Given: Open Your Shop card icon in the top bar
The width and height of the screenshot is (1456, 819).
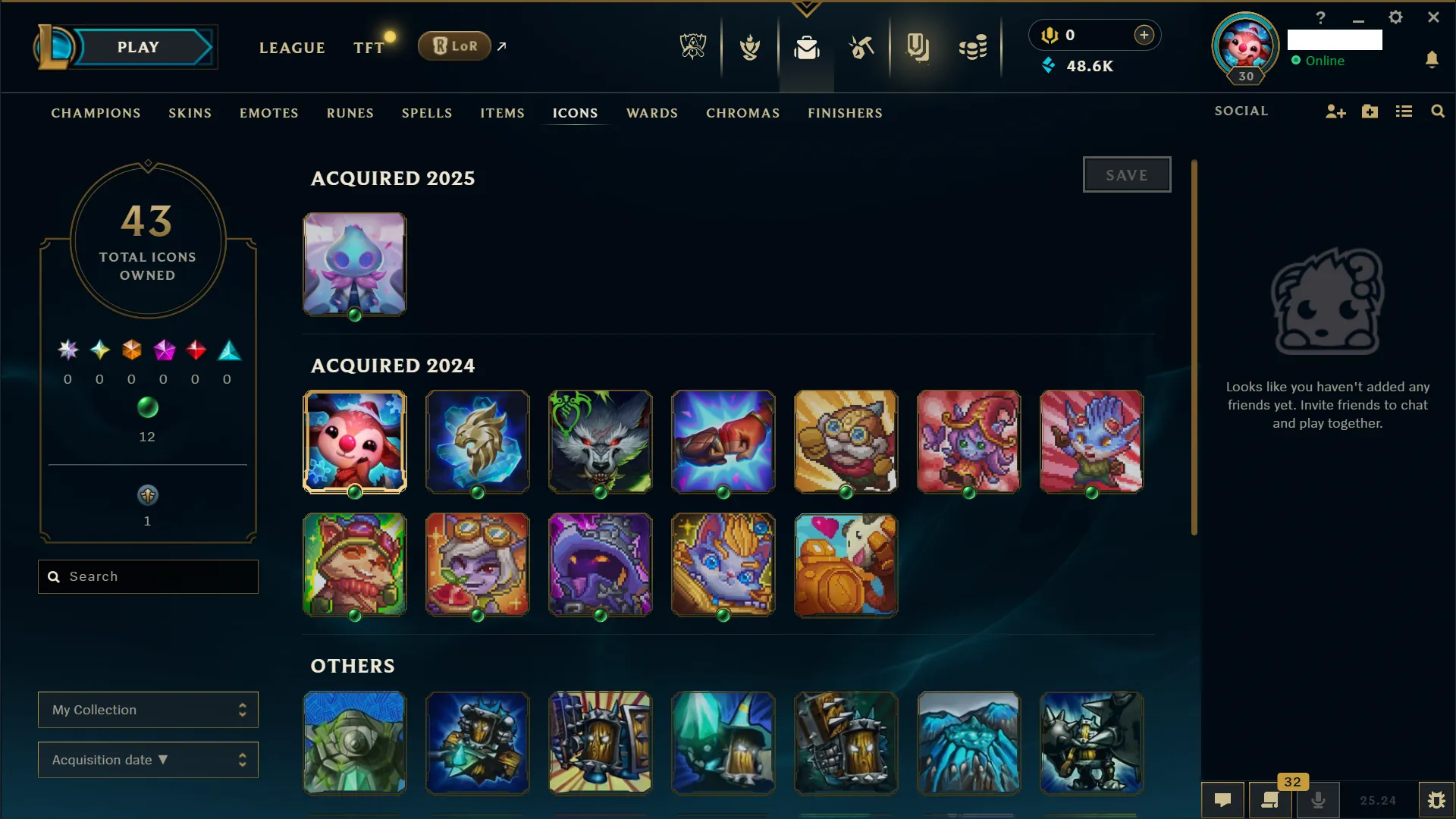Looking at the screenshot, I should pyautogui.click(x=918, y=47).
